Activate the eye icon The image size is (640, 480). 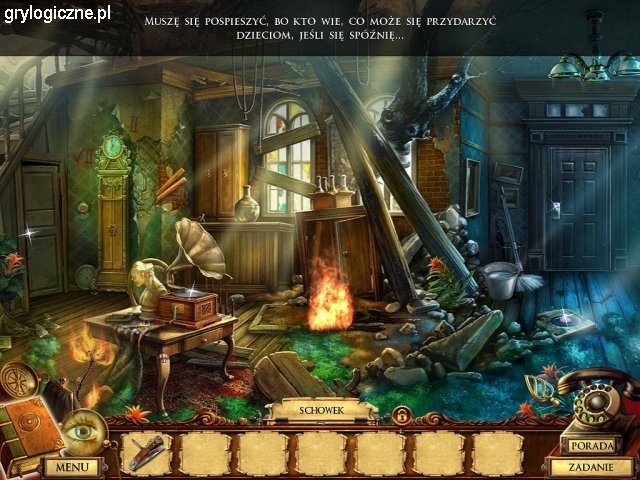coord(79,431)
